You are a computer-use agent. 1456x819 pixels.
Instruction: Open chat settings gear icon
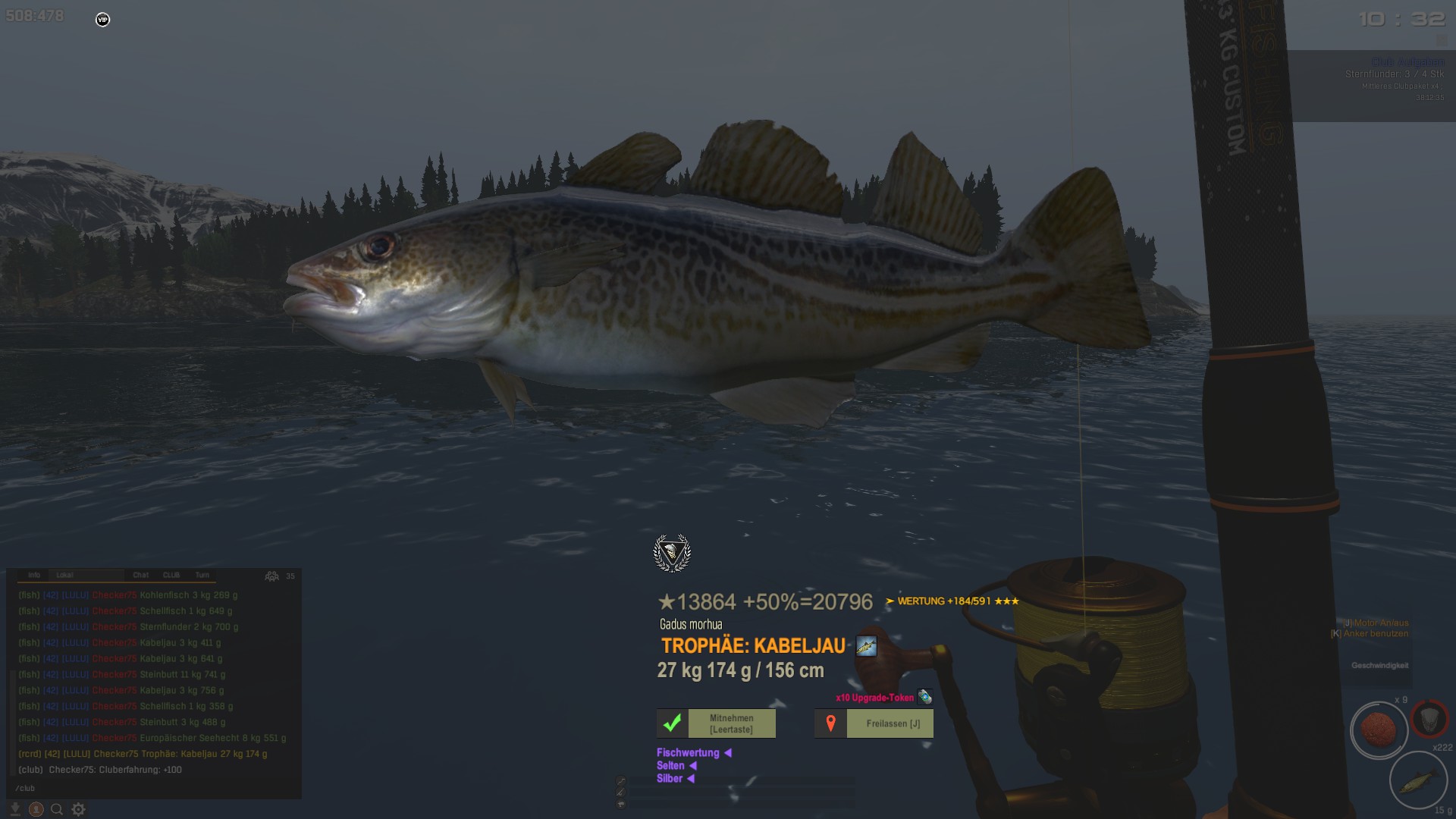tap(78, 809)
